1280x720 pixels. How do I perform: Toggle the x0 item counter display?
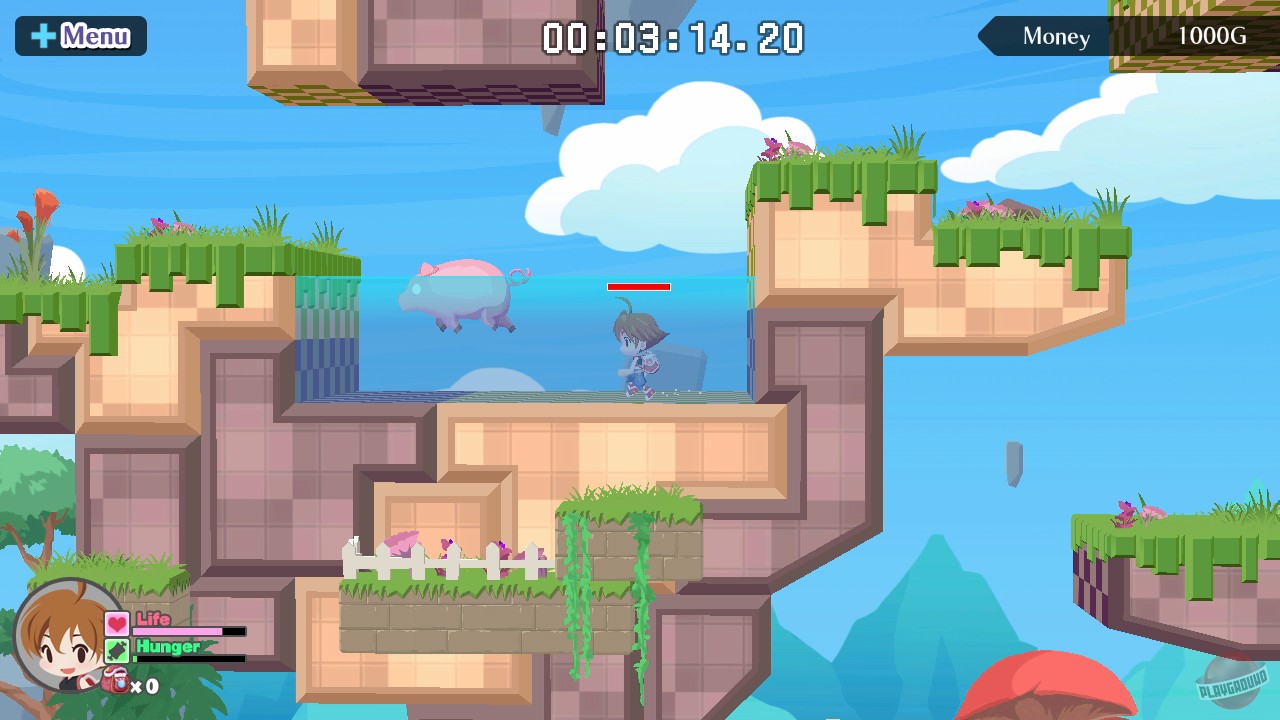click(x=146, y=687)
